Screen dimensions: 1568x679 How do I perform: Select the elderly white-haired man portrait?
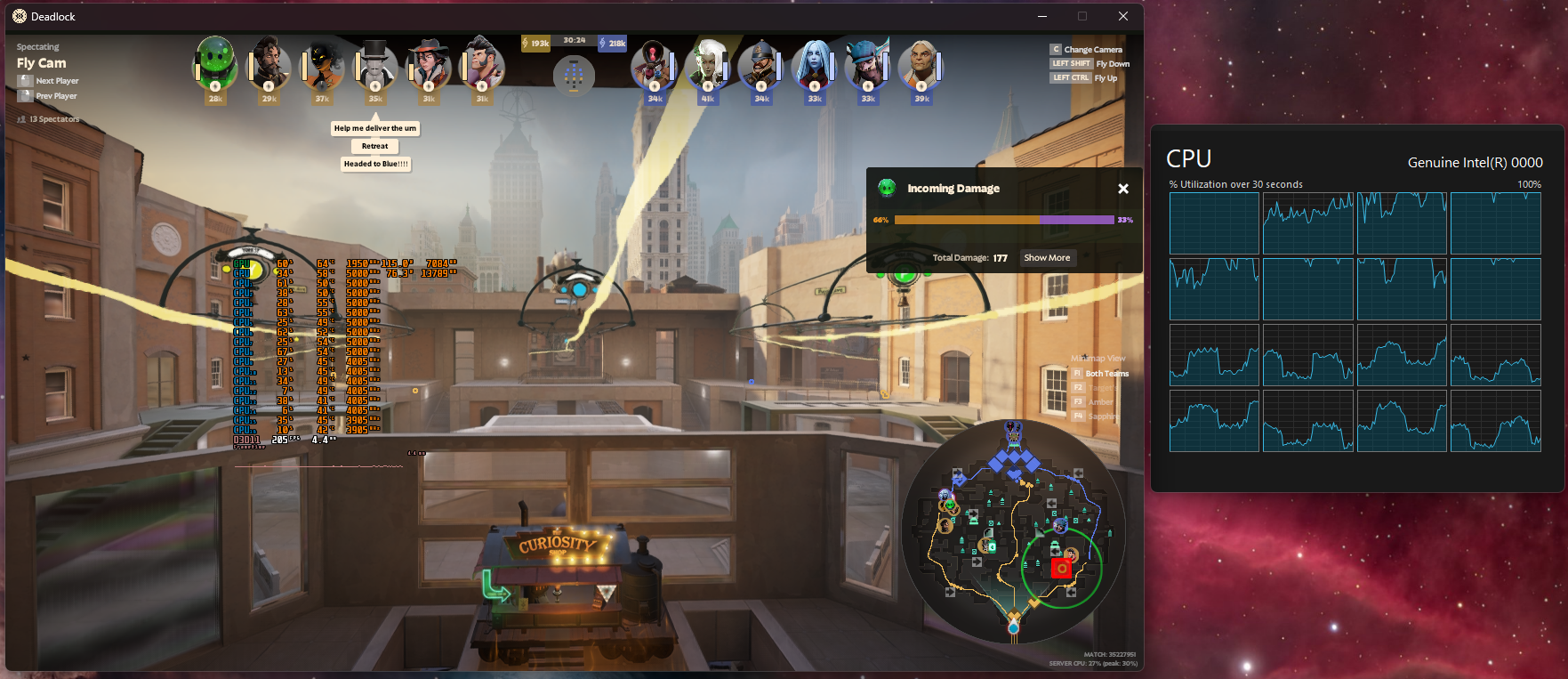tap(921, 64)
